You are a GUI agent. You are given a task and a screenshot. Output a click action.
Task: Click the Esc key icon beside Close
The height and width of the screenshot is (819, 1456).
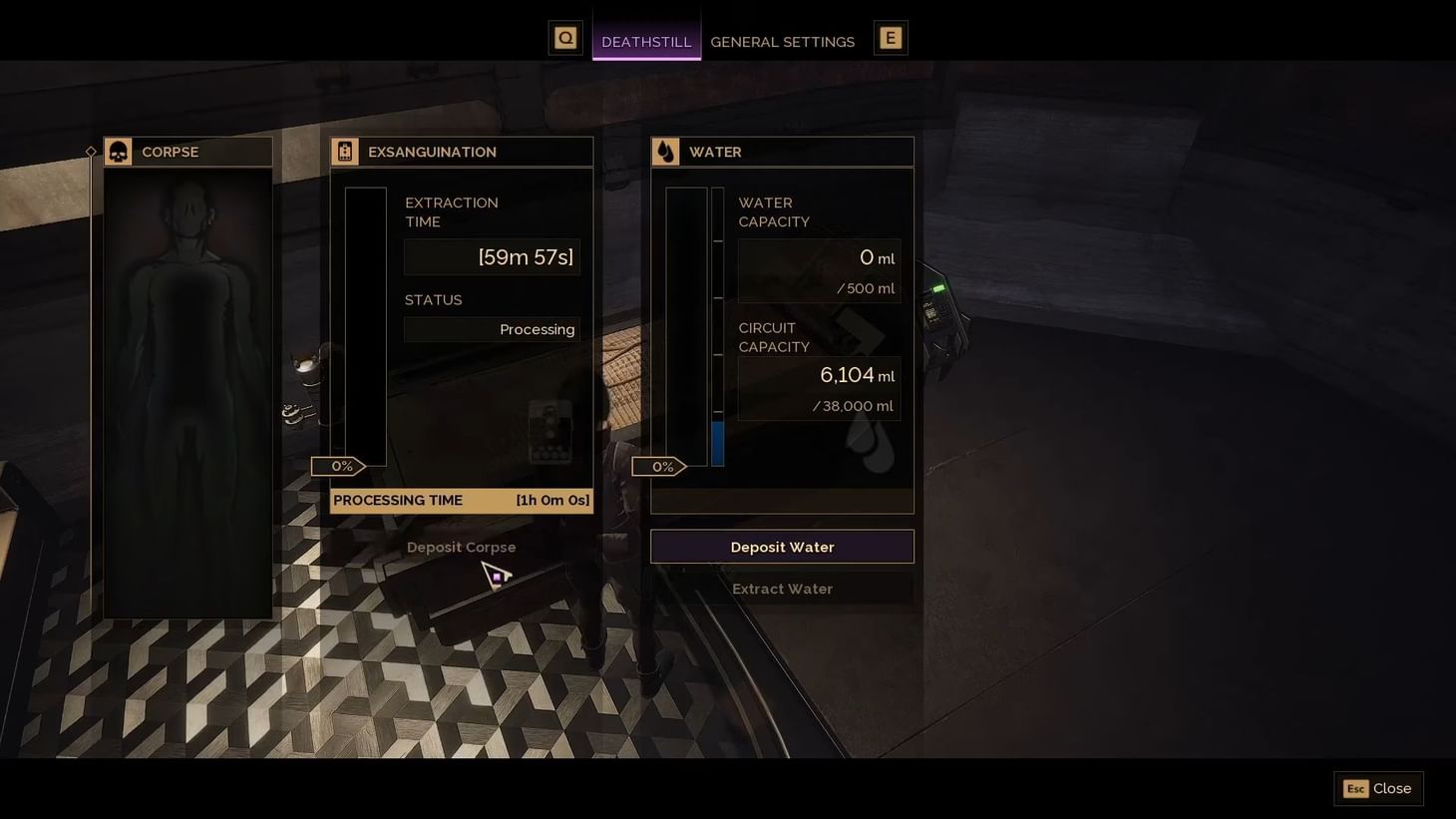point(1355,788)
